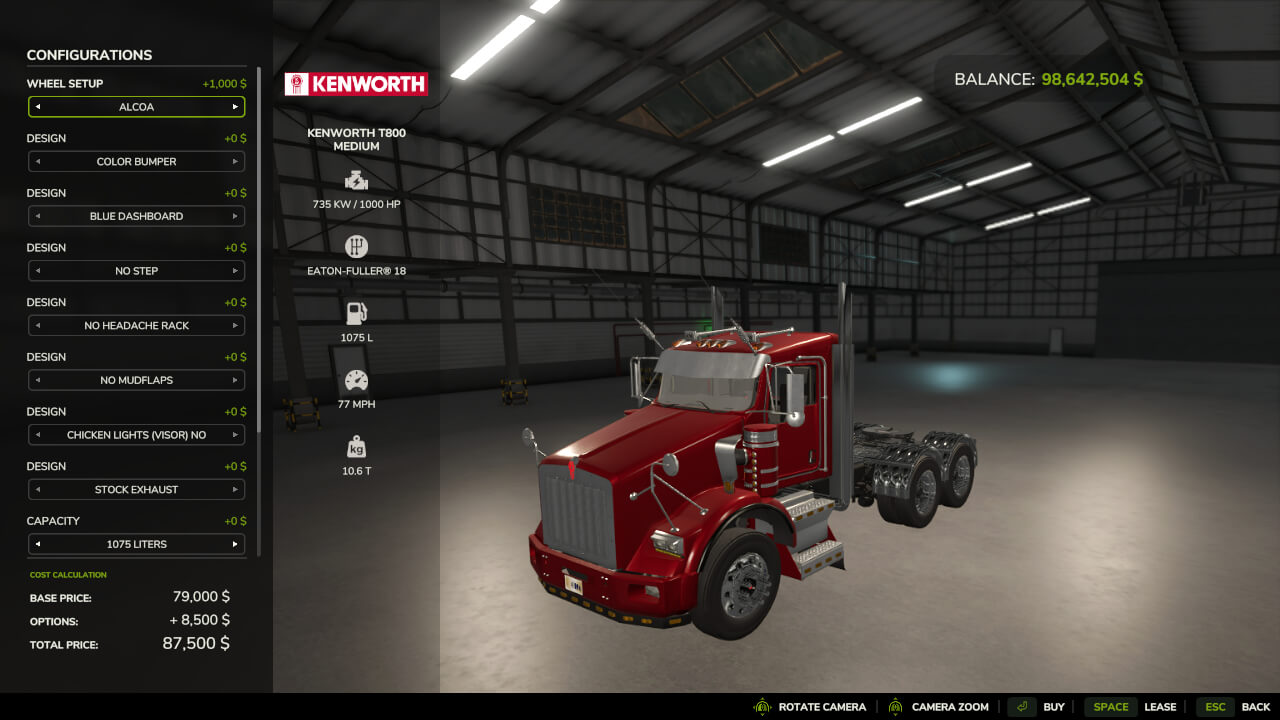The image size is (1280, 720).
Task: Cycle Chicken Lights visor setting forward
Action: coord(235,435)
